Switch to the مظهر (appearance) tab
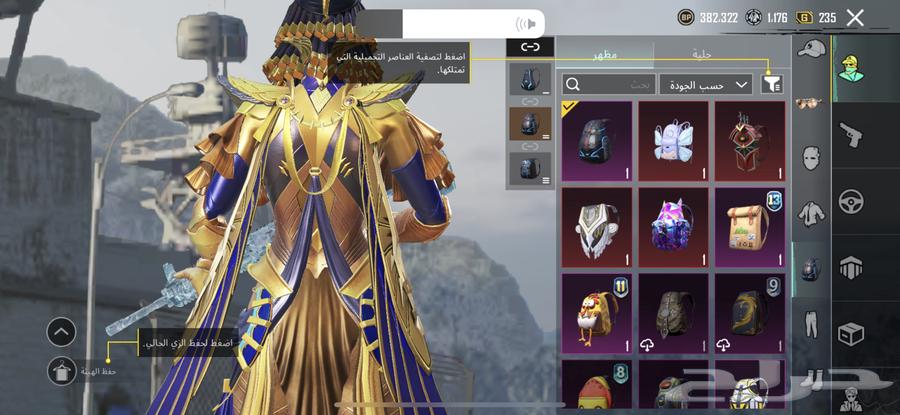900x415 pixels. pos(605,56)
